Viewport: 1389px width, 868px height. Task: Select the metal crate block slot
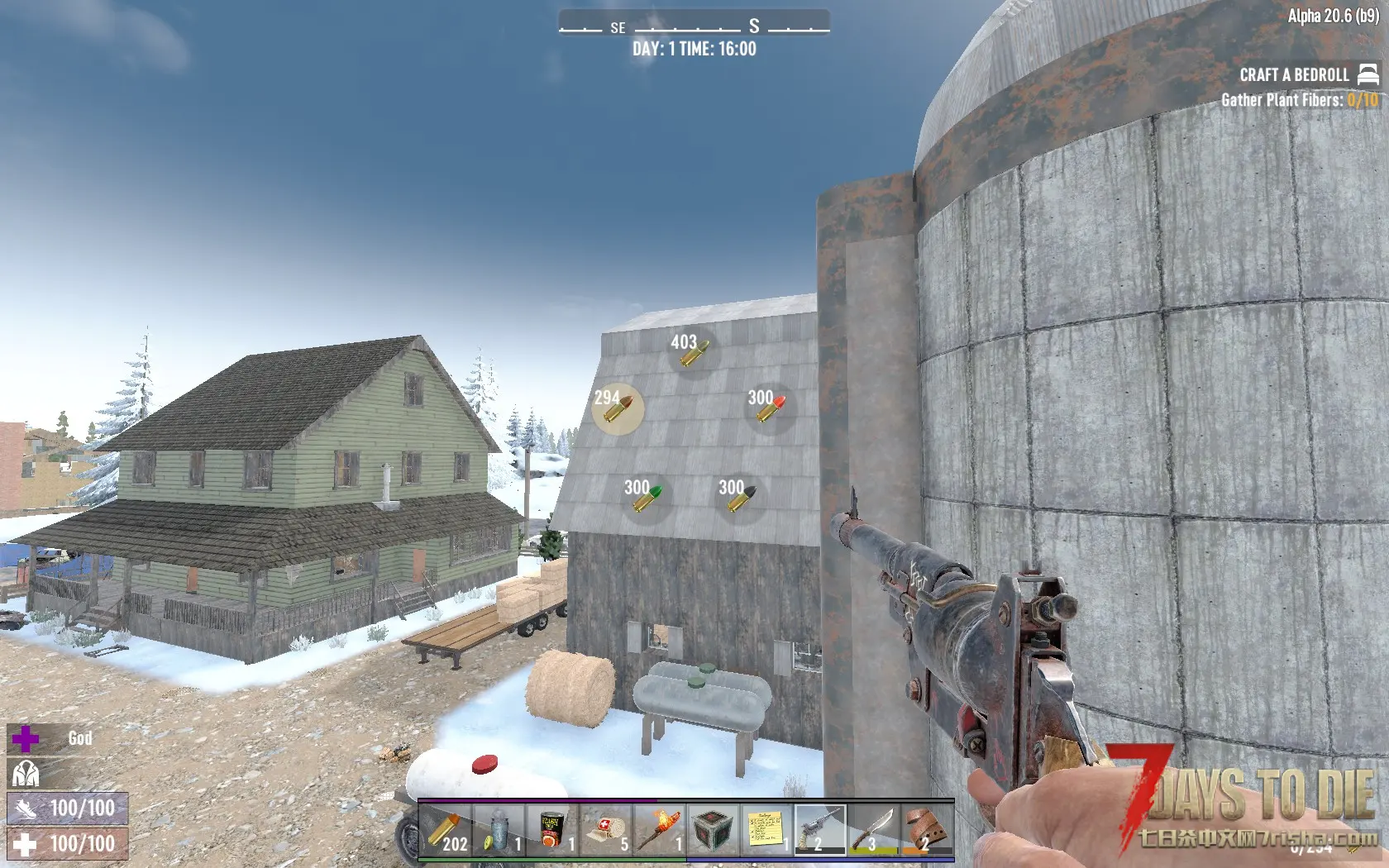pos(713,829)
